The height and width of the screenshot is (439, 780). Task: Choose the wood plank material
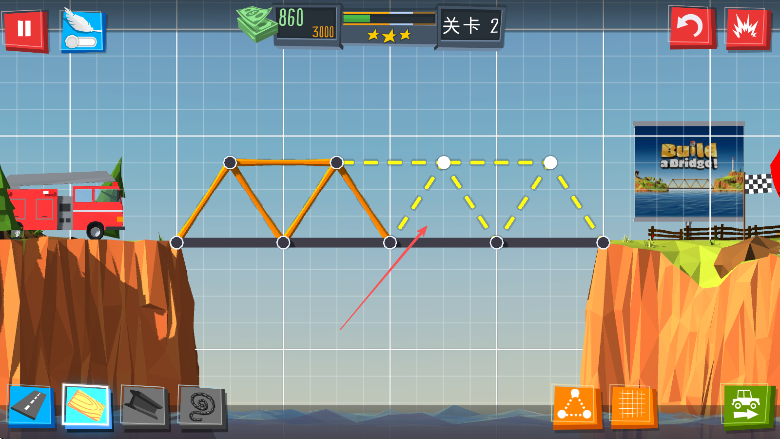coord(87,405)
